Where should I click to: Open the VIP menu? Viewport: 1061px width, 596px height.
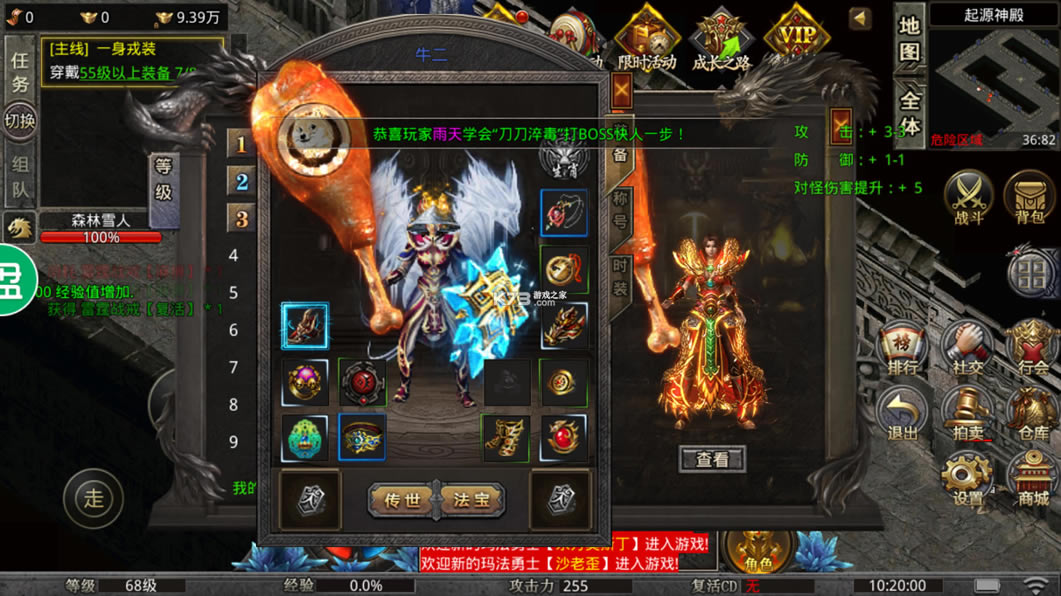[796, 38]
